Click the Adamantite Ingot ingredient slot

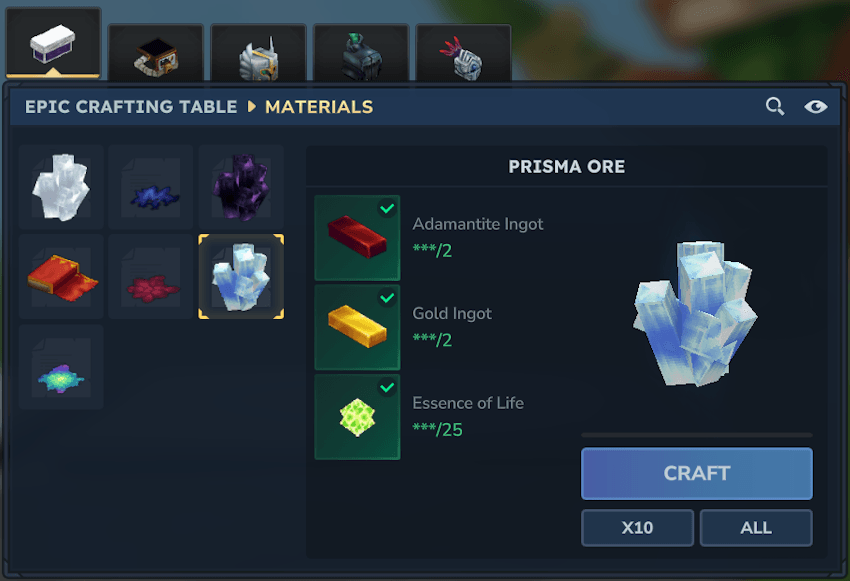[x=357, y=238]
